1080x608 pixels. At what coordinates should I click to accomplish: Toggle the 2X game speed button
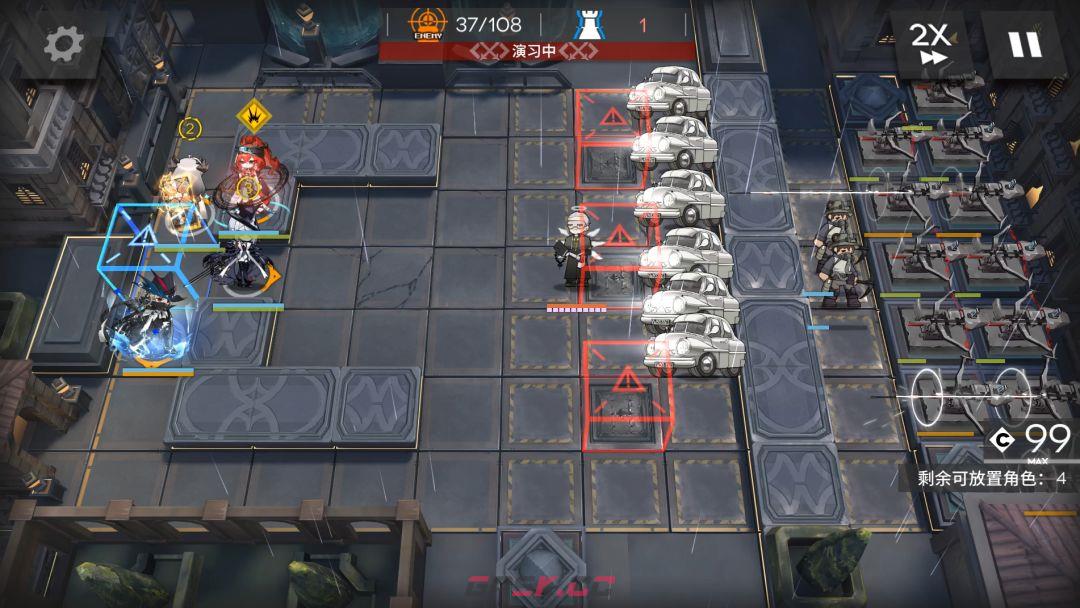pos(929,44)
